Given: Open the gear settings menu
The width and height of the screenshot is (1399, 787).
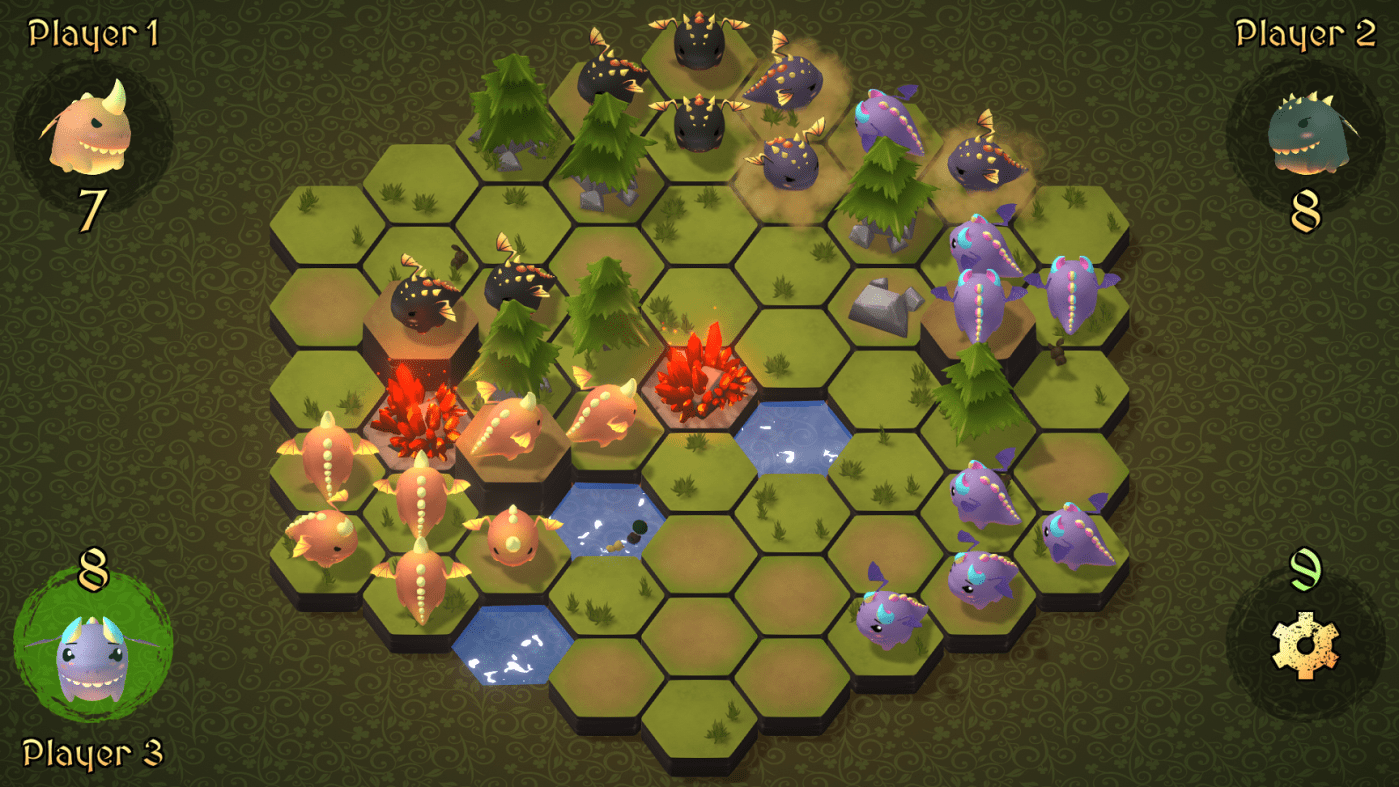Looking at the screenshot, I should point(1304,646).
